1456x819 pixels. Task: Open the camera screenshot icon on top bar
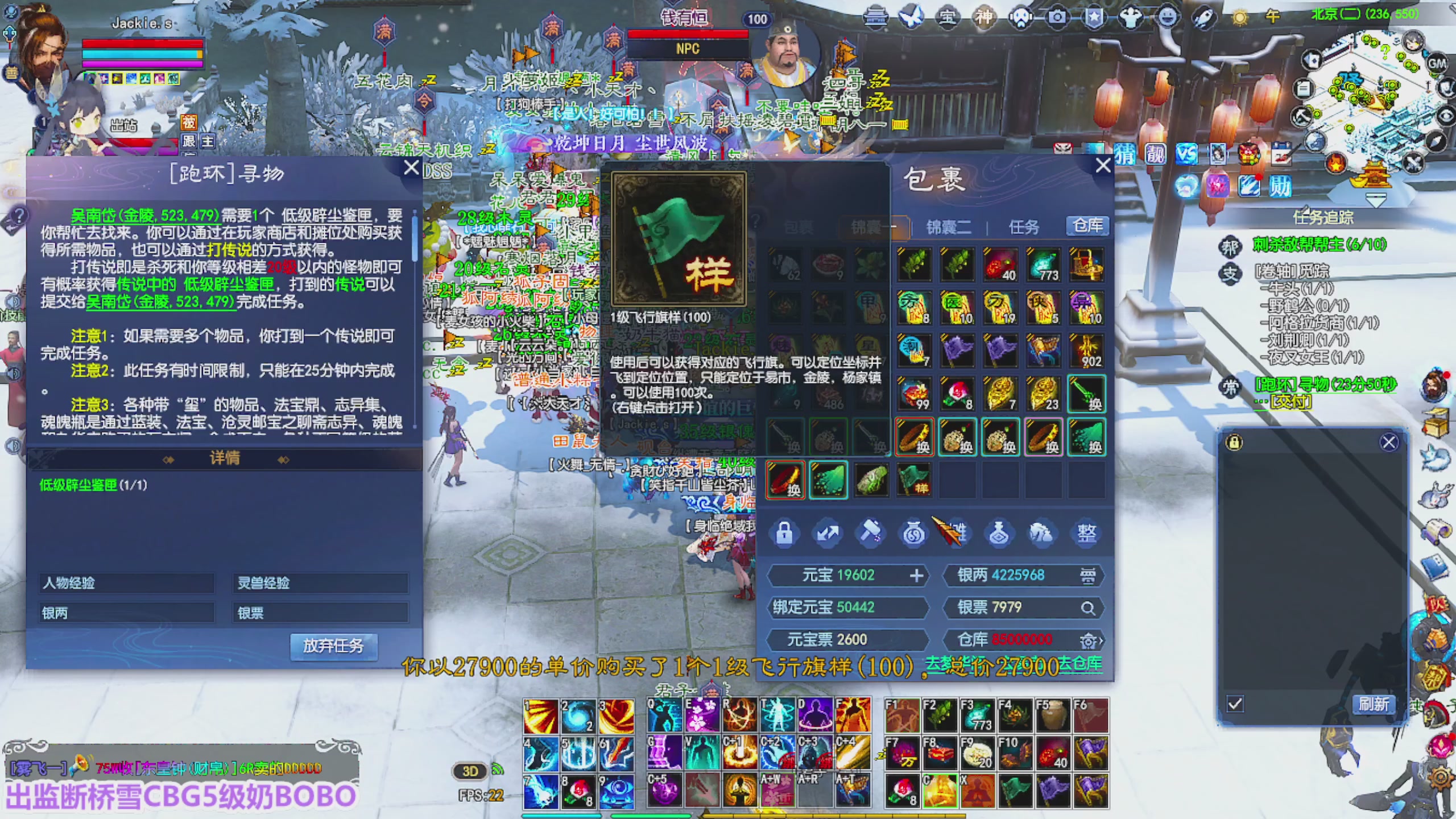tap(1057, 18)
